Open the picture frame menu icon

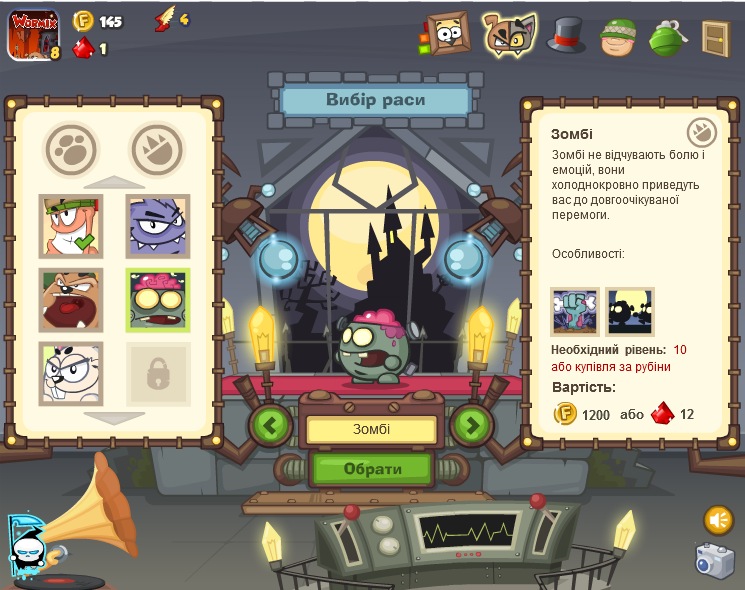pos(448,35)
